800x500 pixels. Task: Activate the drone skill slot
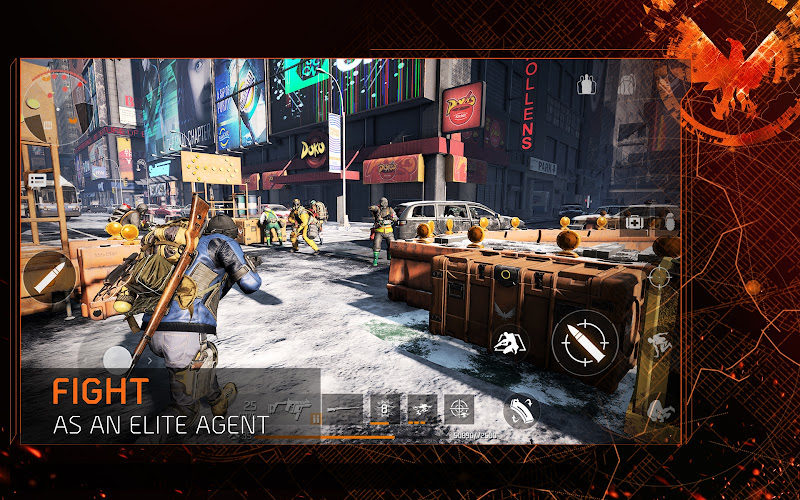420,409
